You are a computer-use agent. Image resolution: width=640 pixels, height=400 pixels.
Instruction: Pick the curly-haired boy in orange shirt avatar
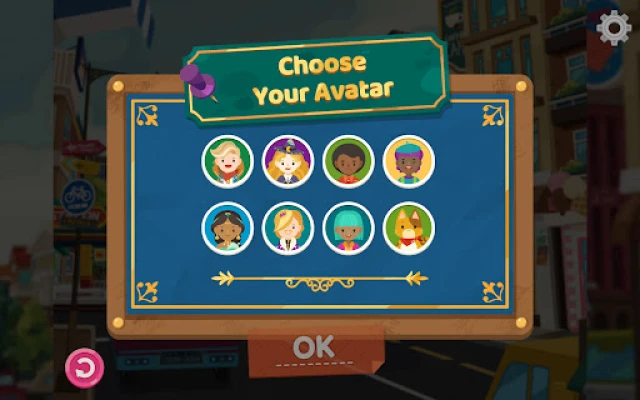349,161
